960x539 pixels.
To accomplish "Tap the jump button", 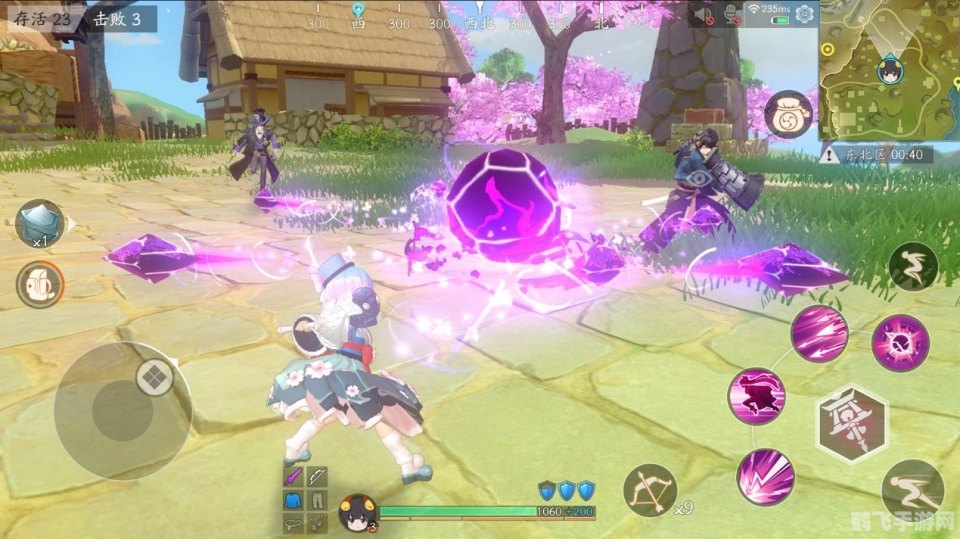I will (912, 266).
